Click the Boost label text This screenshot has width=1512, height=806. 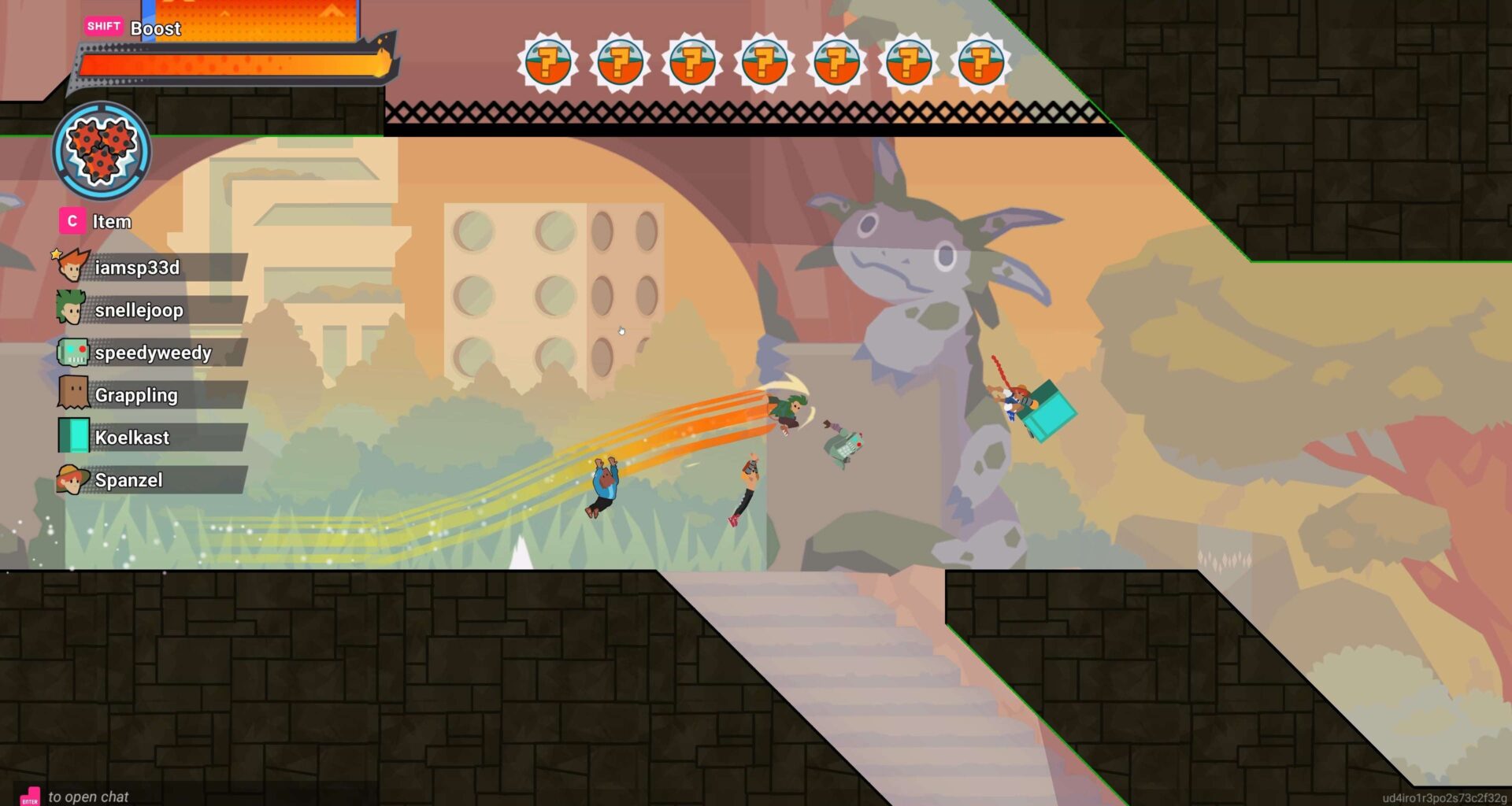(x=156, y=29)
